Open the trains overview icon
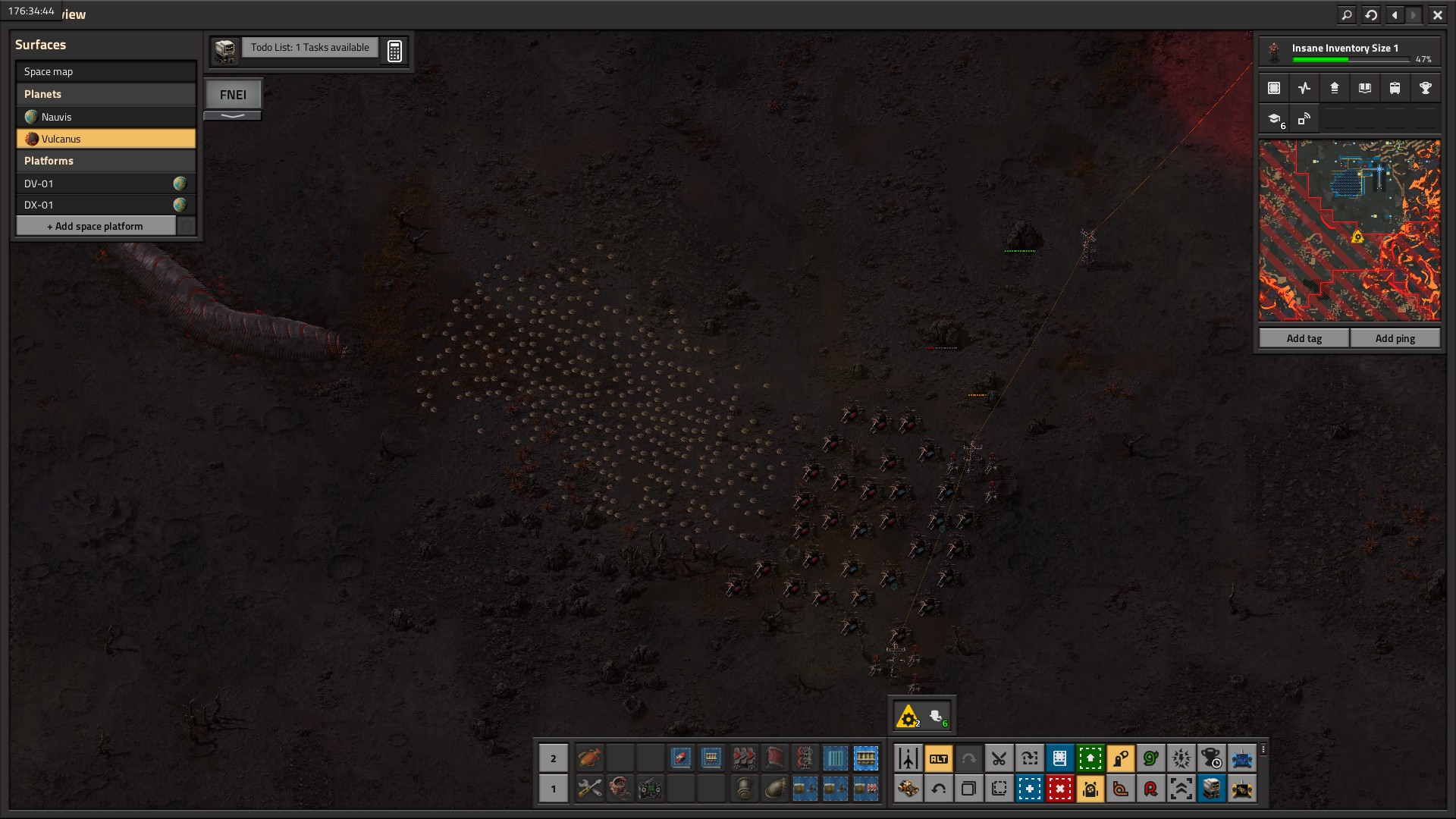 tap(1395, 88)
